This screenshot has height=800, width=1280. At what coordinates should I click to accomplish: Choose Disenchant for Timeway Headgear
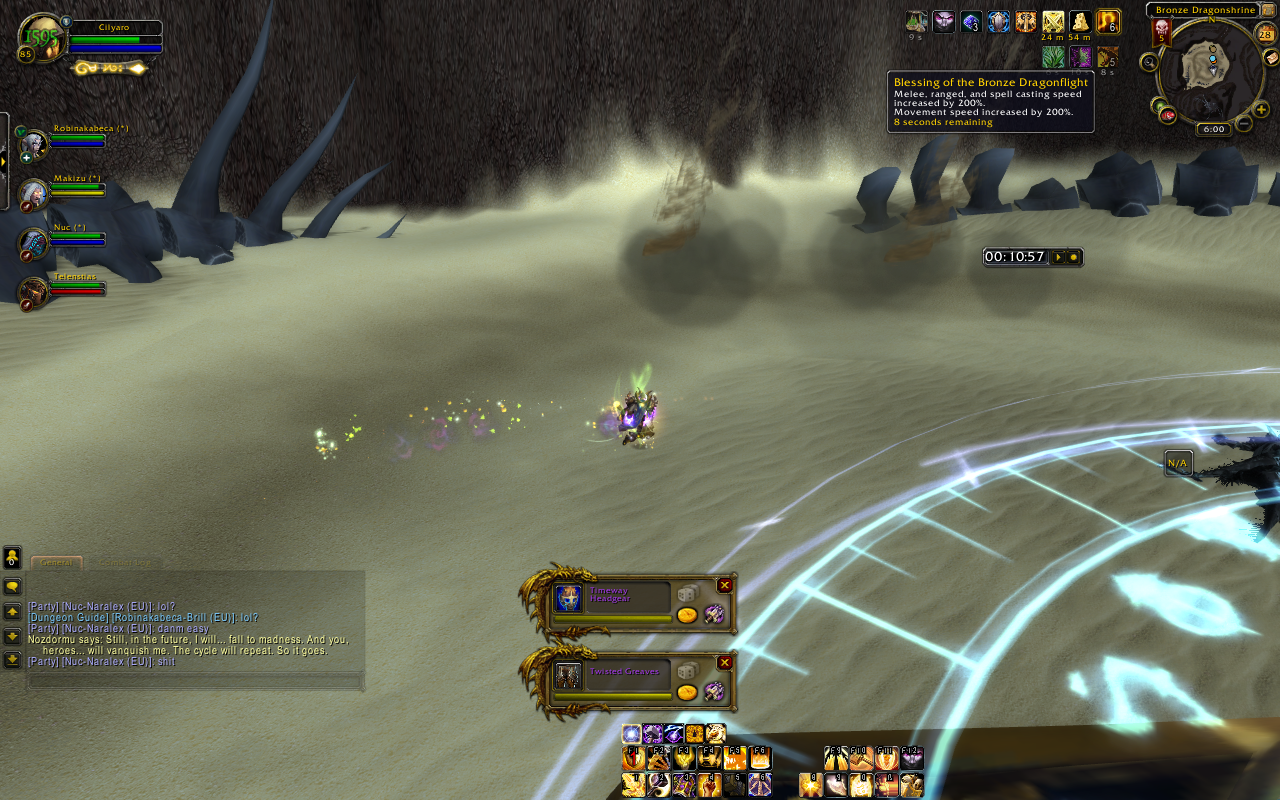(714, 614)
